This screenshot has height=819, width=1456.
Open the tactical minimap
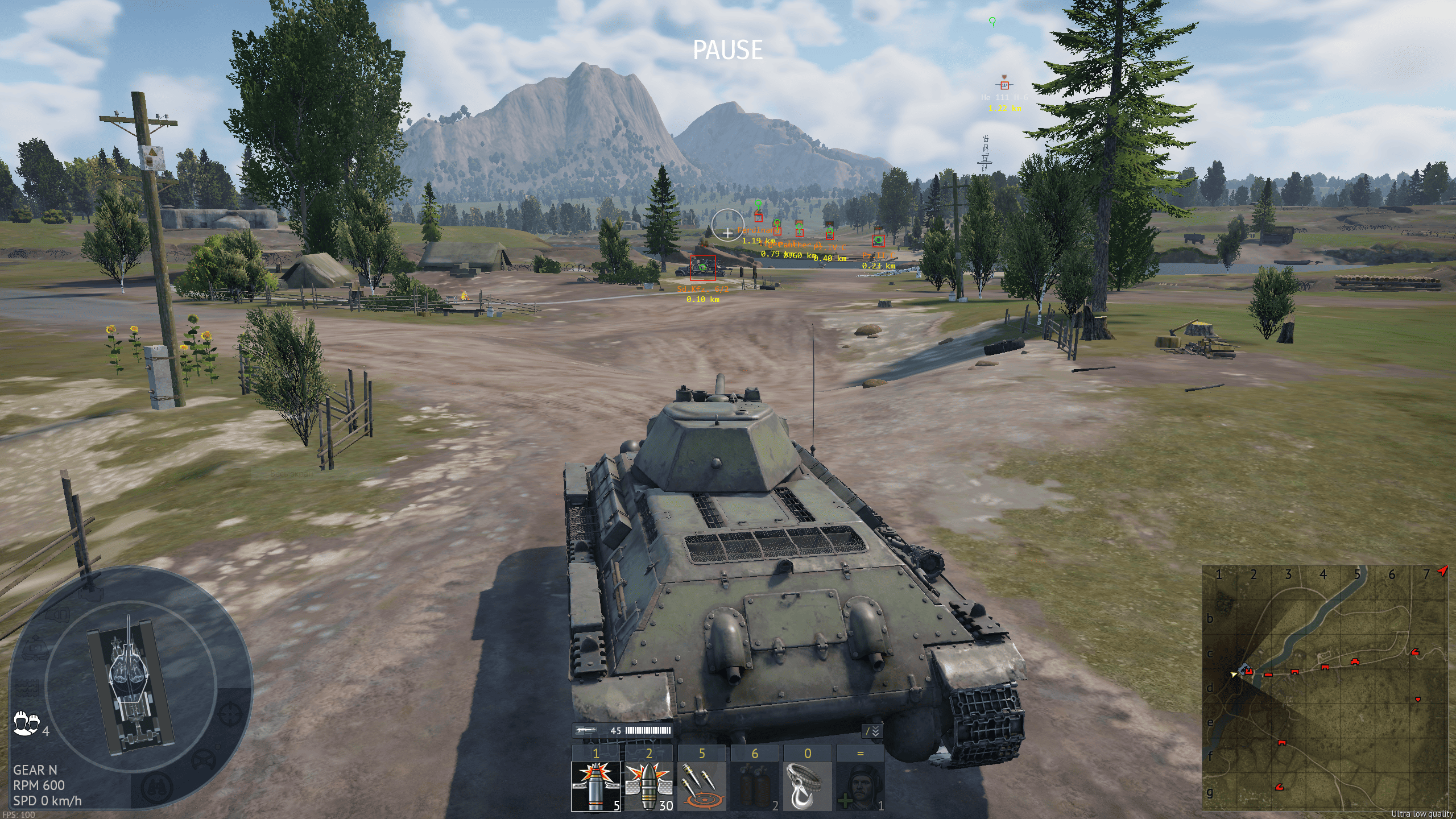pos(1325,687)
